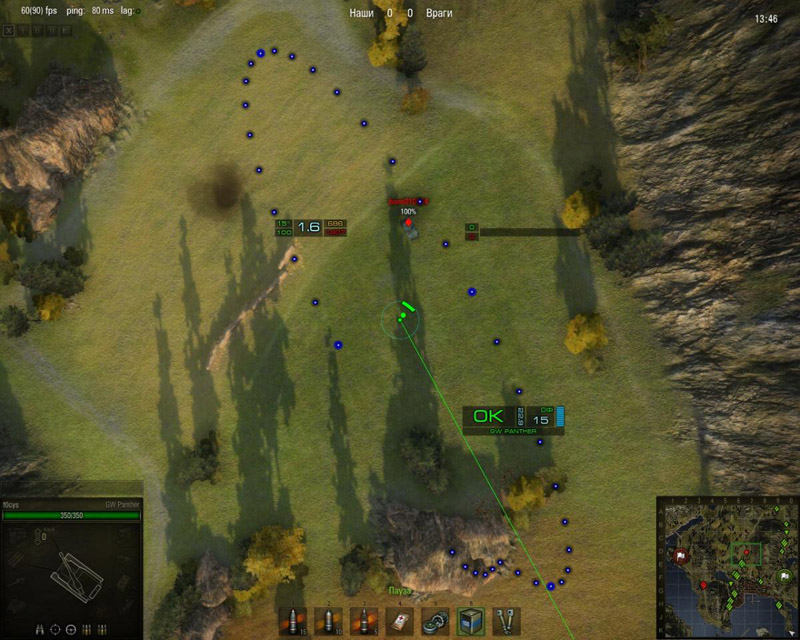Screen dimensions: 800x640
Task: Click the red enemy base flag on minimap
Action: point(678,556)
